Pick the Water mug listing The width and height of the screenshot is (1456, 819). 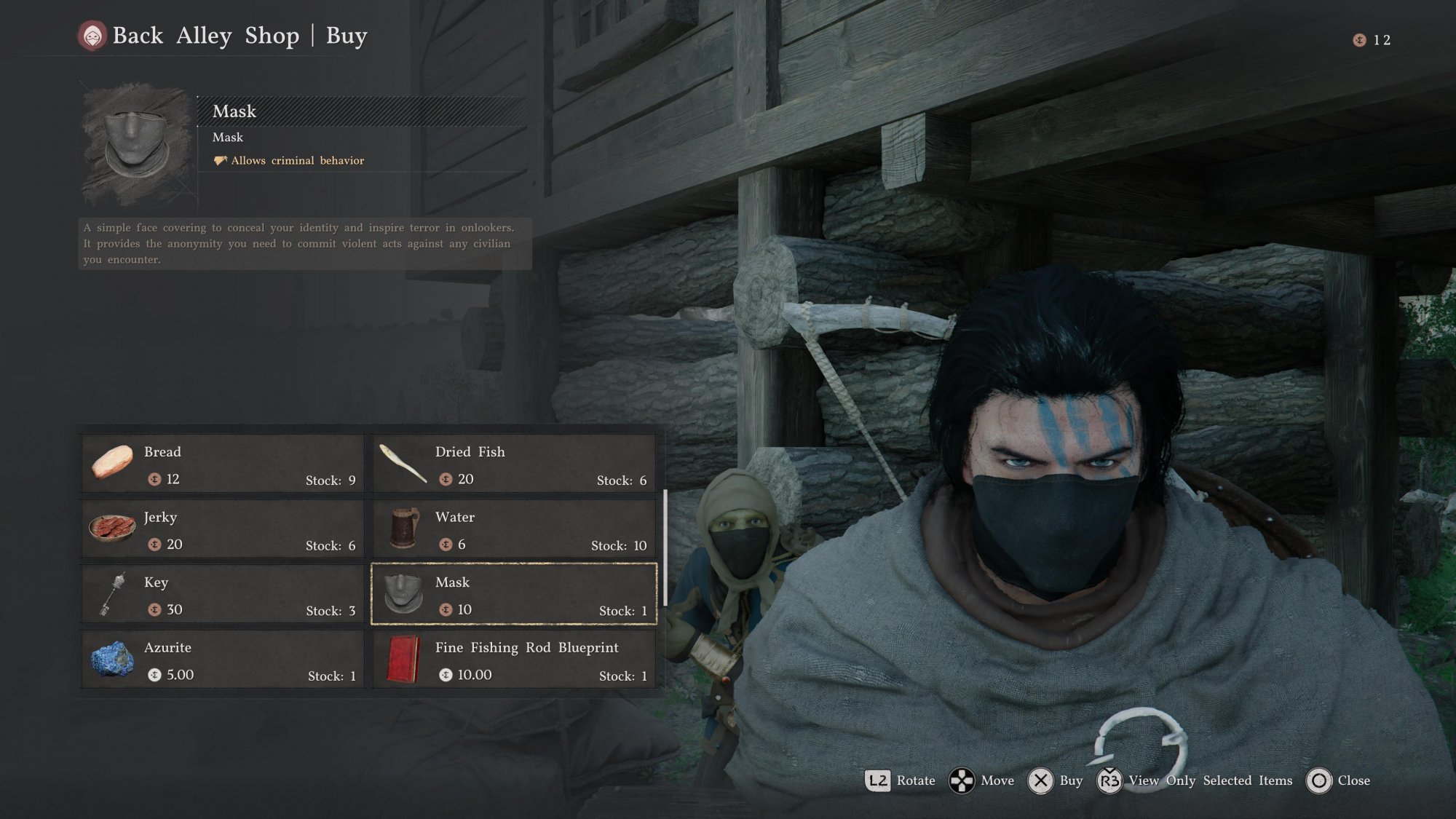point(514,529)
